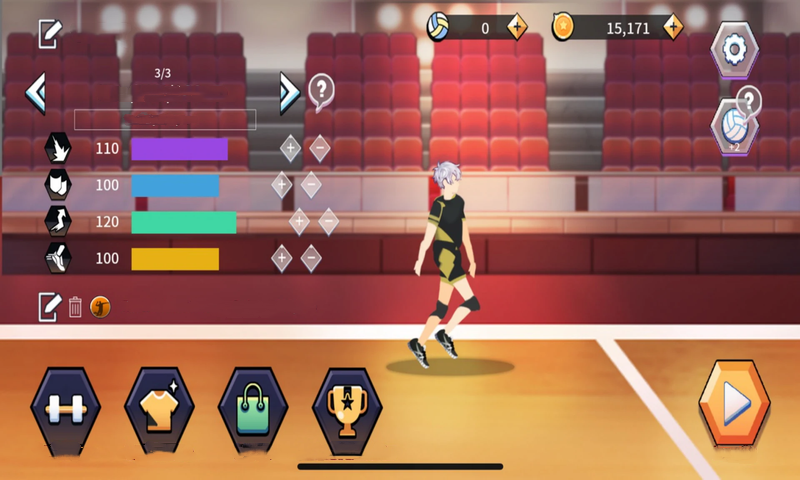Open the shirt outfit customization menu
The image size is (800, 480).
[159, 409]
